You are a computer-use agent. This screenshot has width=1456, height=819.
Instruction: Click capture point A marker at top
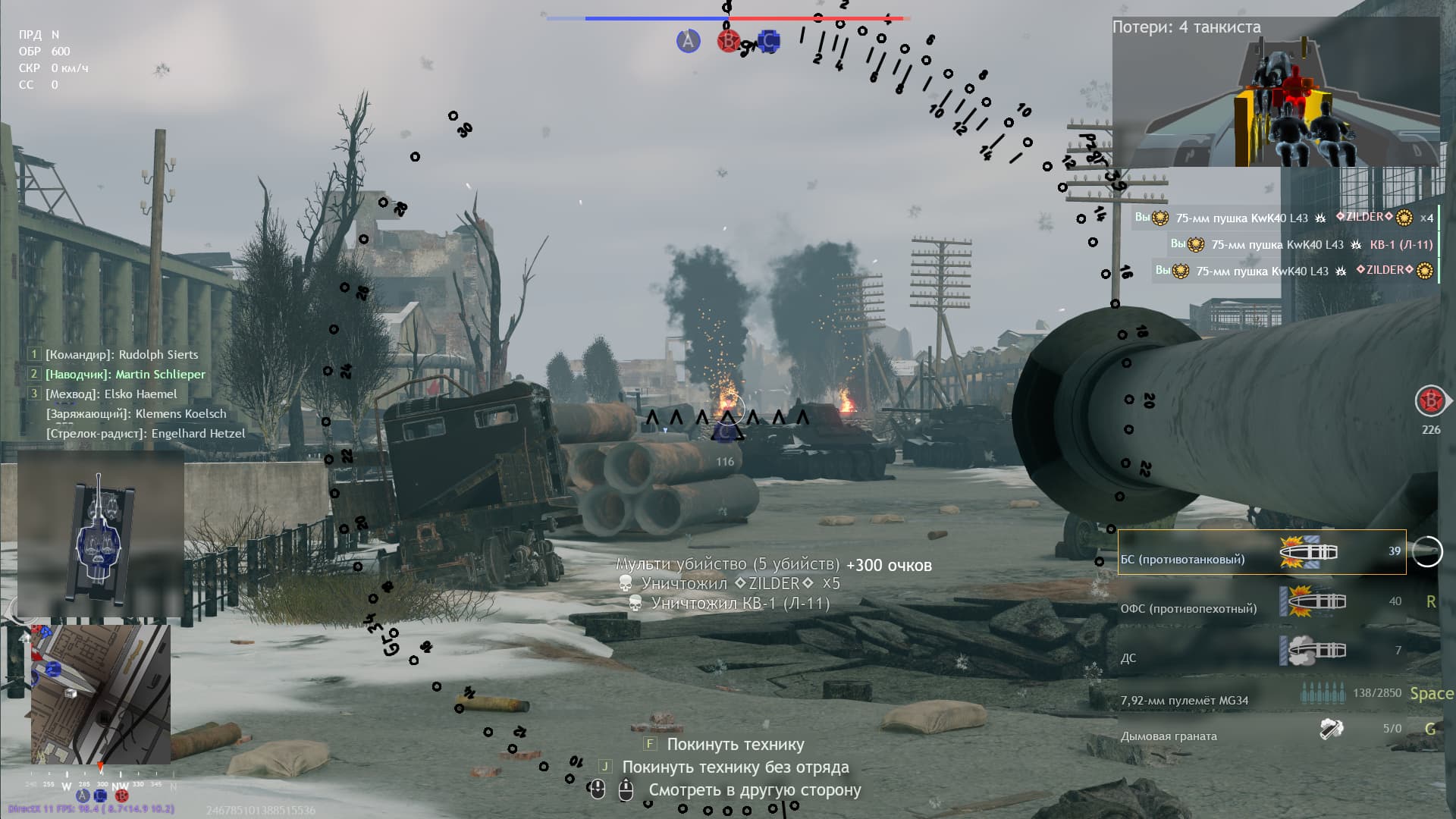tap(688, 41)
